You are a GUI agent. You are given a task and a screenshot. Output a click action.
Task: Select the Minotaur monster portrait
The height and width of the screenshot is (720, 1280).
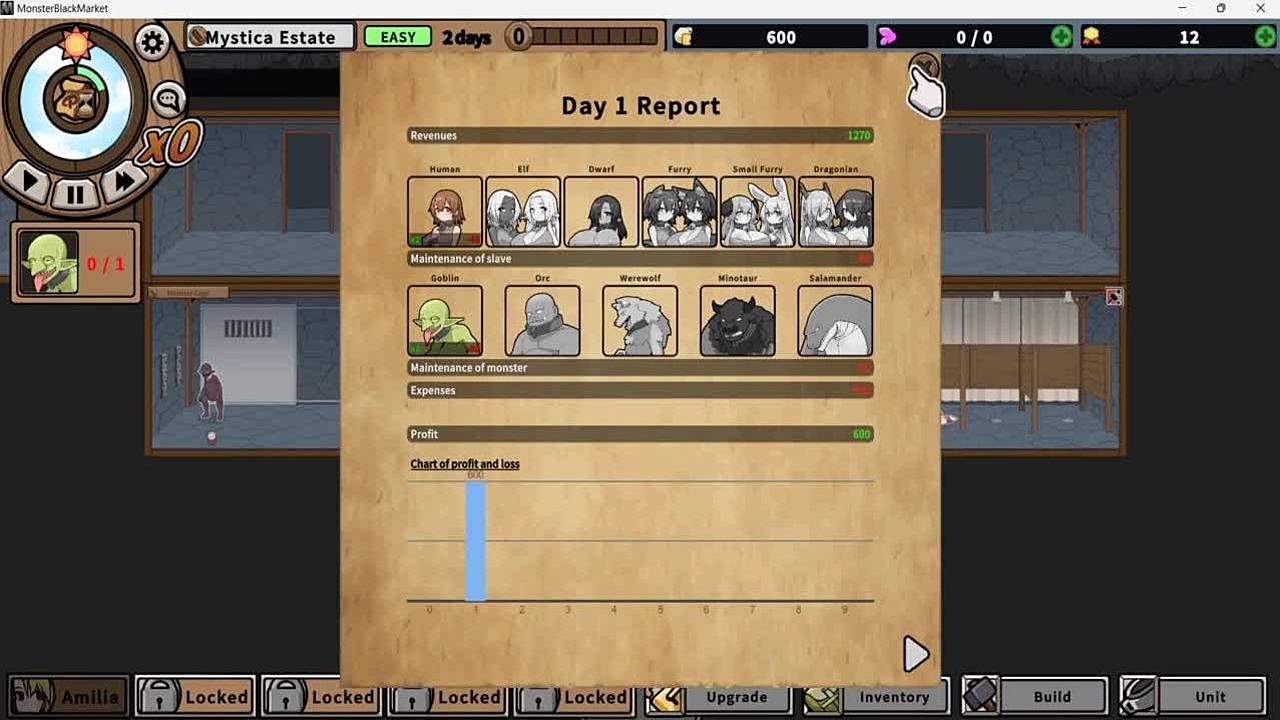click(738, 321)
